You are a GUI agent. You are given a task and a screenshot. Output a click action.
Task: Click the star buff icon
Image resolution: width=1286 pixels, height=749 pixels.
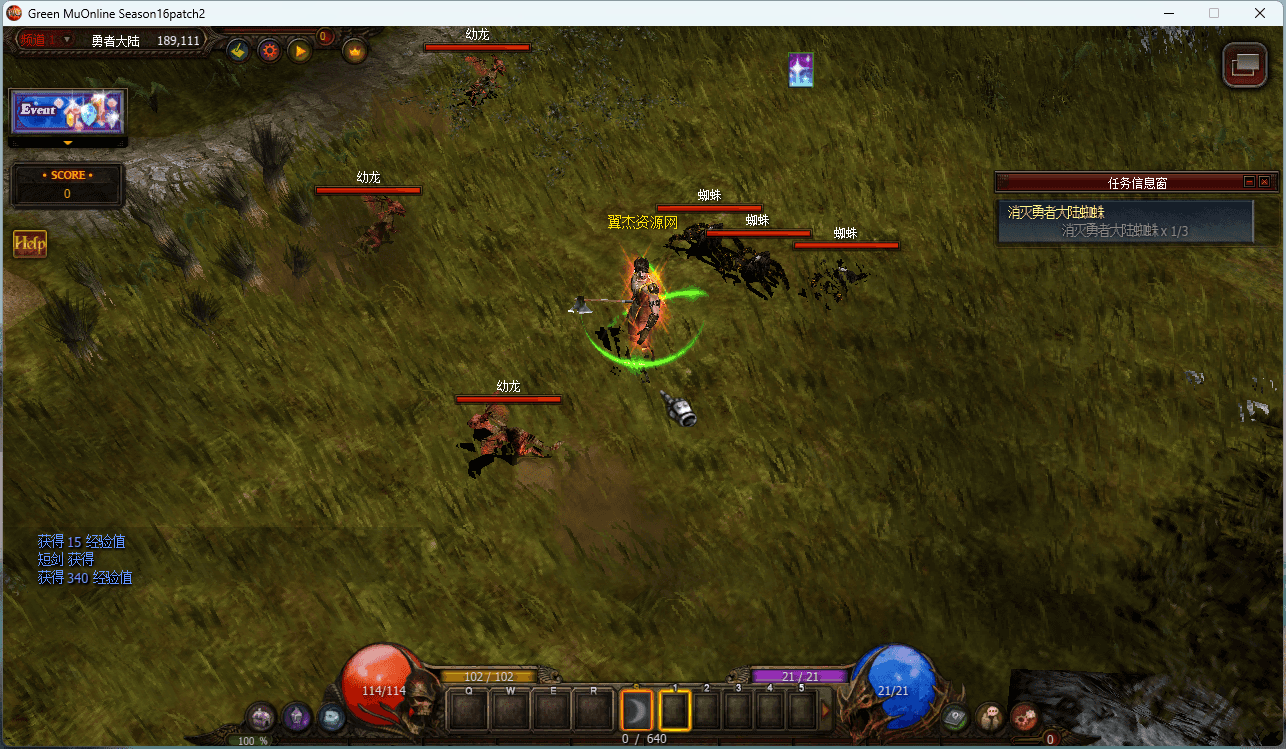[801, 70]
